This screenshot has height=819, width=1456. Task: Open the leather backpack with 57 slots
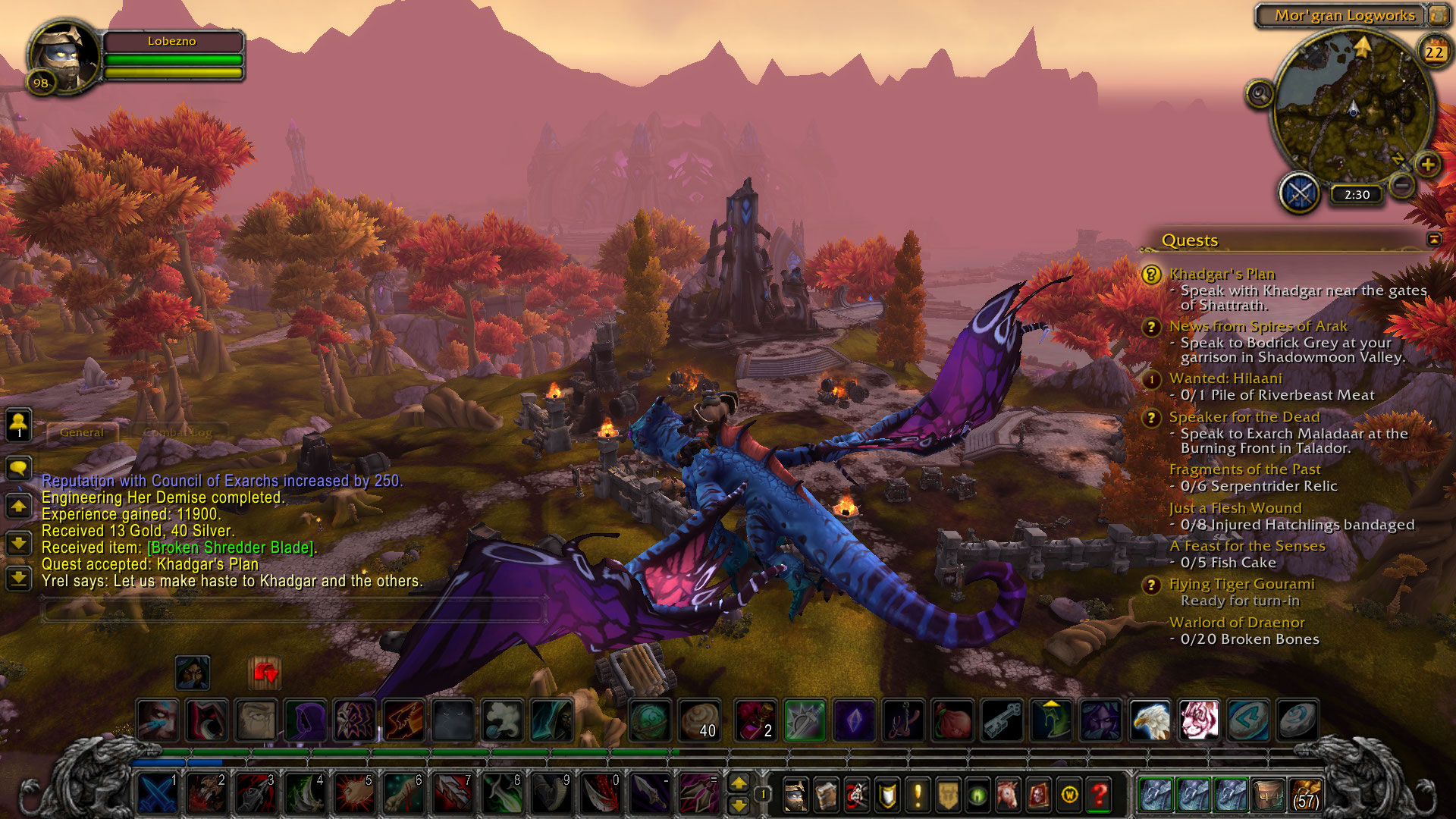coord(1306,794)
